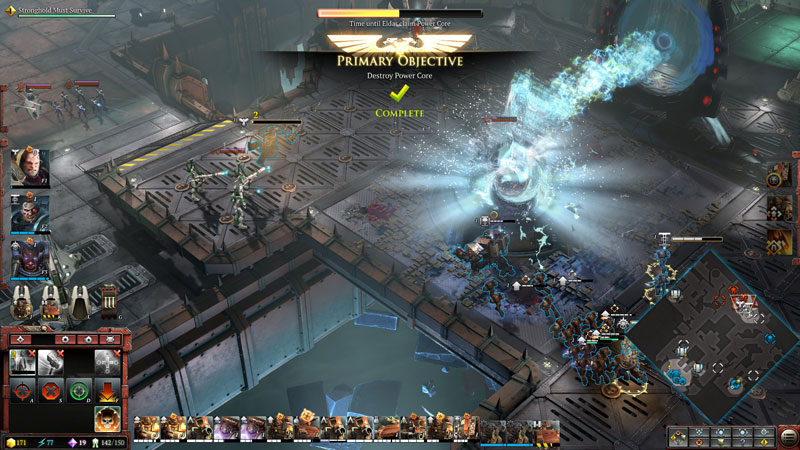
Task: Select the last unit card with yellow stripes
Action: (x=546, y=431)
